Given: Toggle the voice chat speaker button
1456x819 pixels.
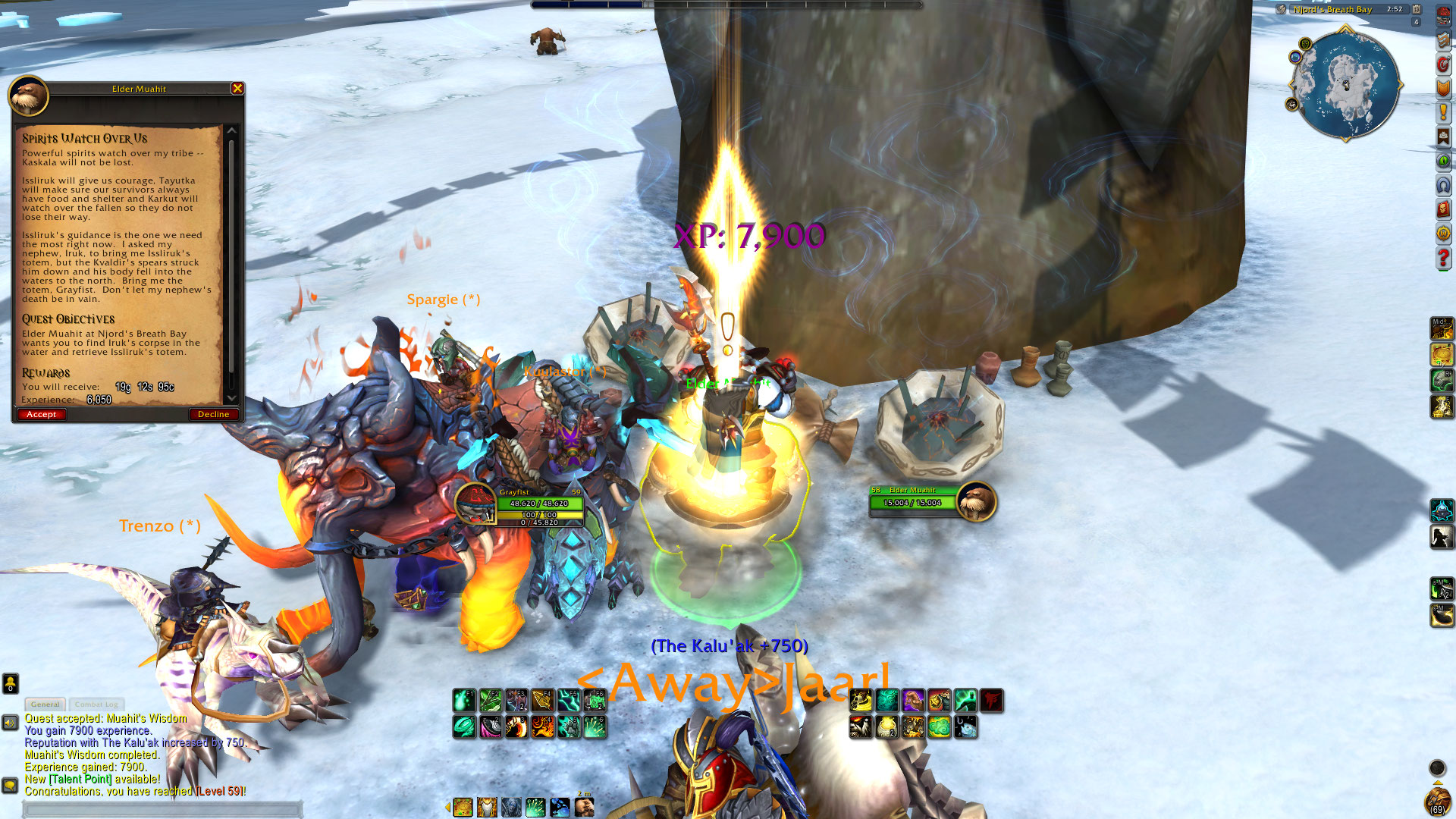Looking at the screenshot, I should pos(10,723).
